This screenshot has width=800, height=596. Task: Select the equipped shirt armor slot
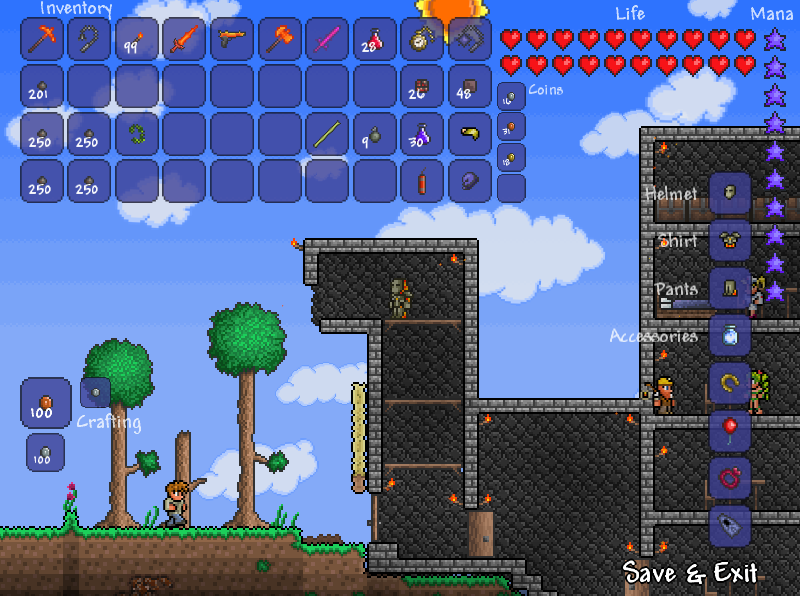(x=730, y=240)
